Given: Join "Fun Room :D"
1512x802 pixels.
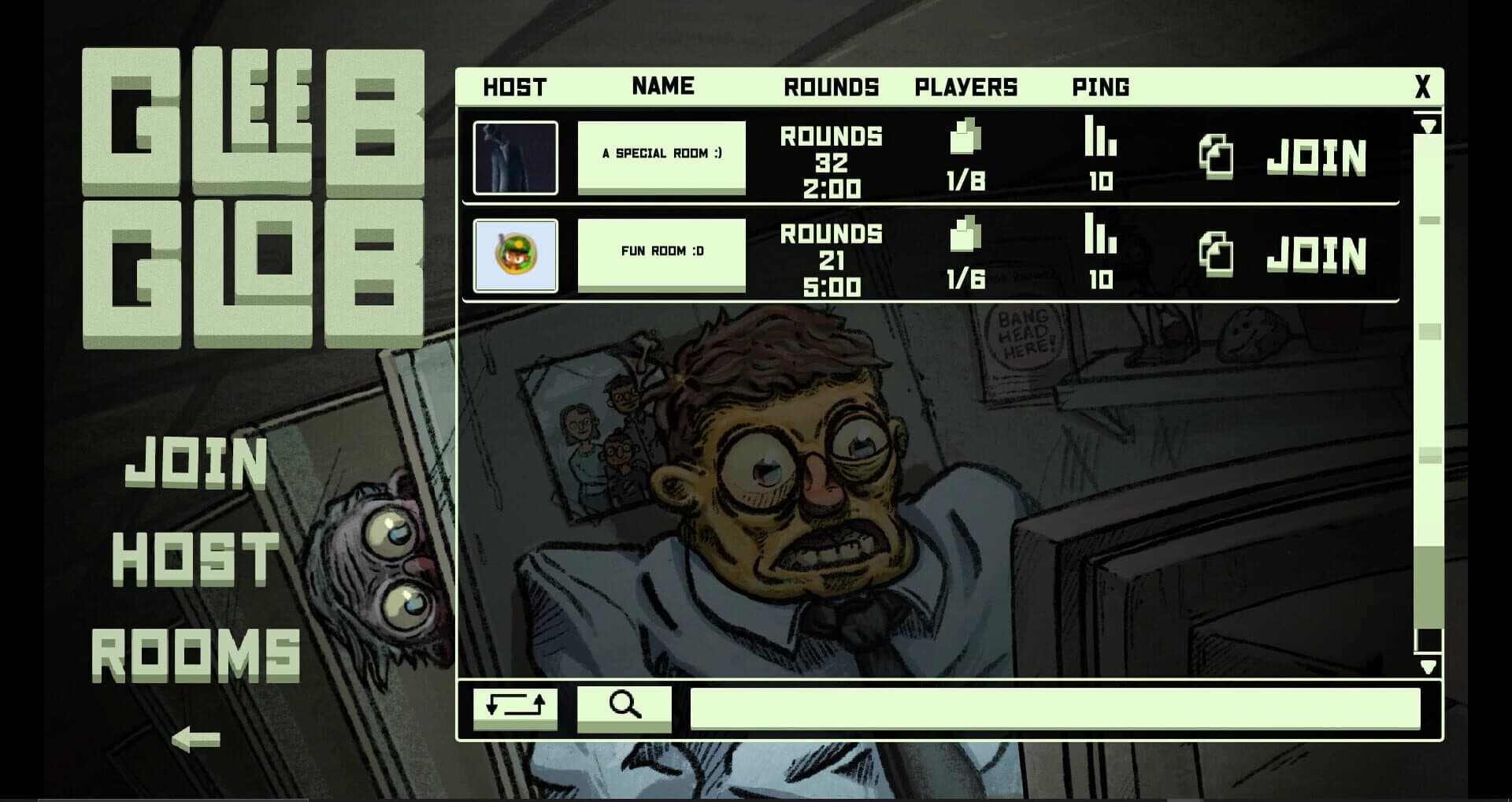Looking at the screenshot, I should pos(1317,254).
